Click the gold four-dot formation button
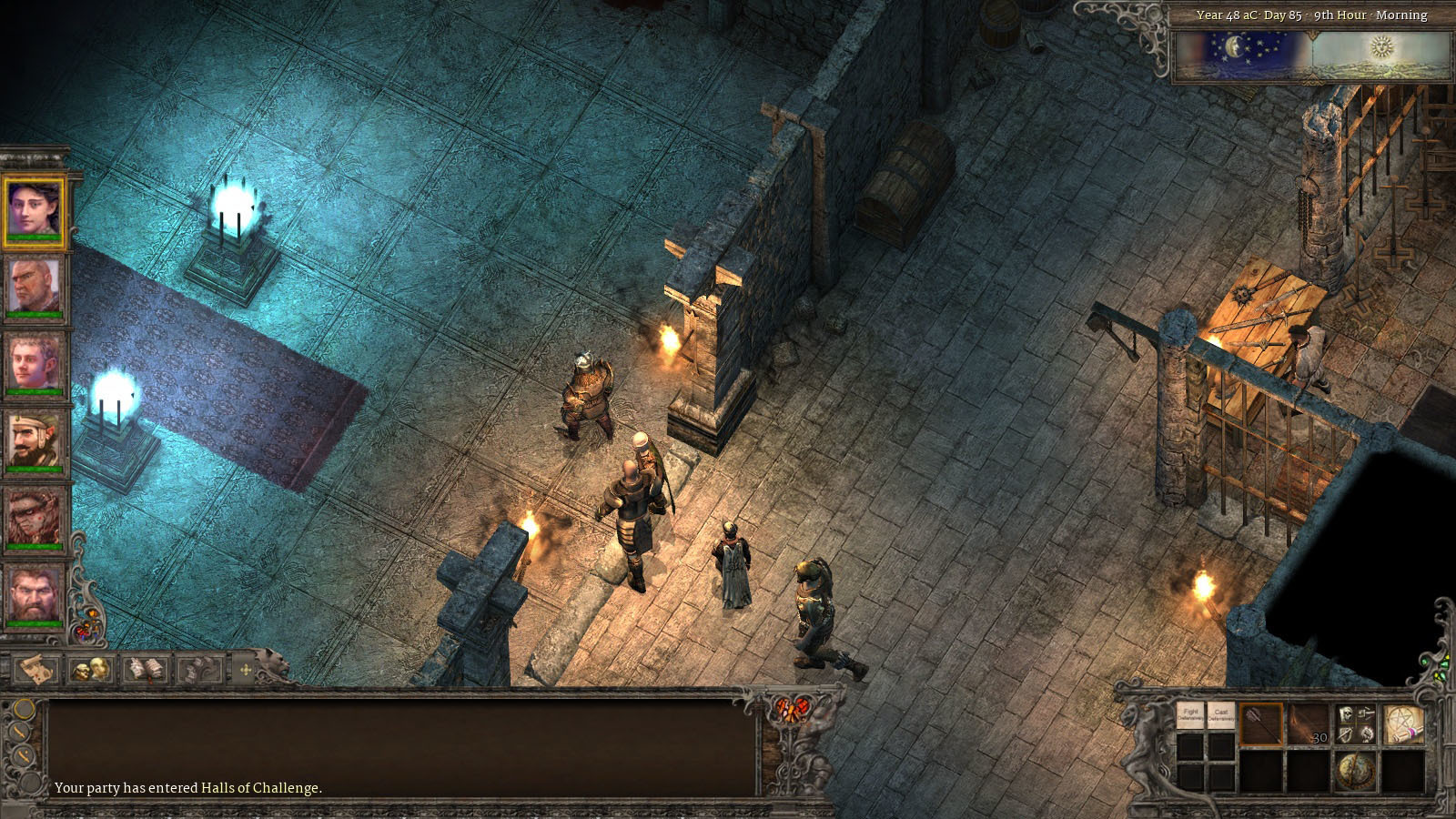The image size is (1456, 819). (245, 671)
